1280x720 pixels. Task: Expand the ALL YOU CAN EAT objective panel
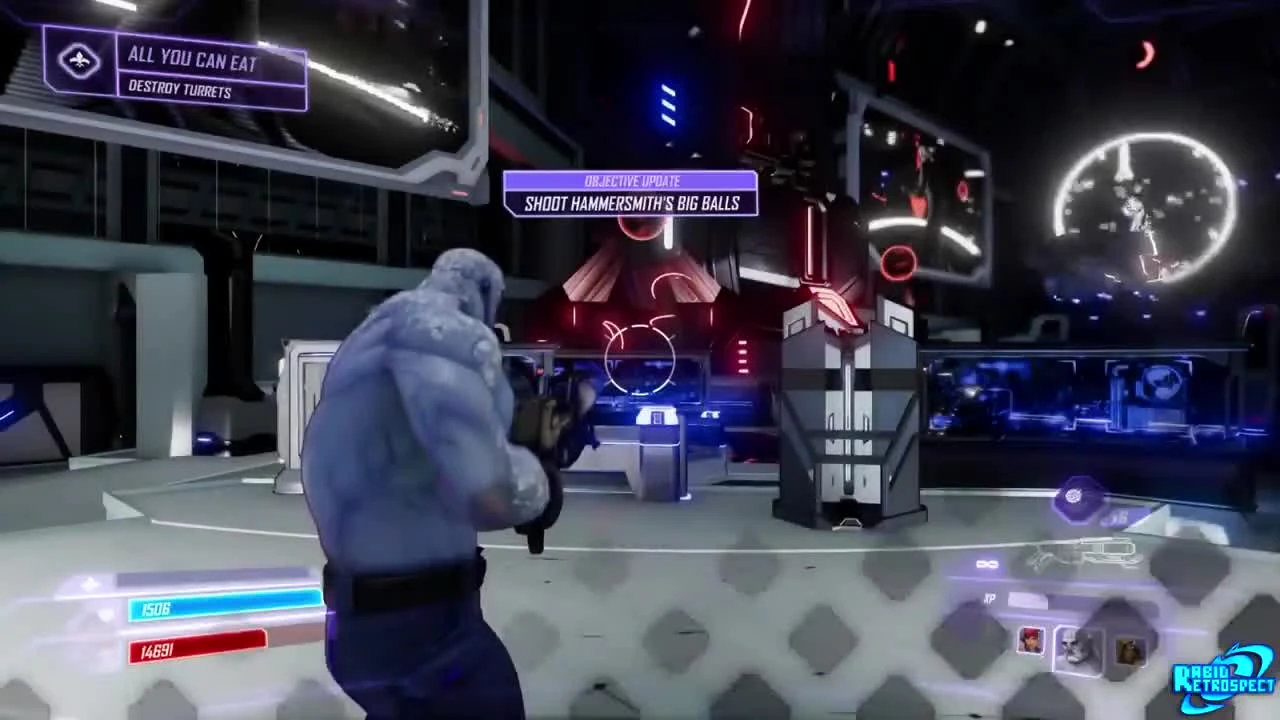point(192,60)
